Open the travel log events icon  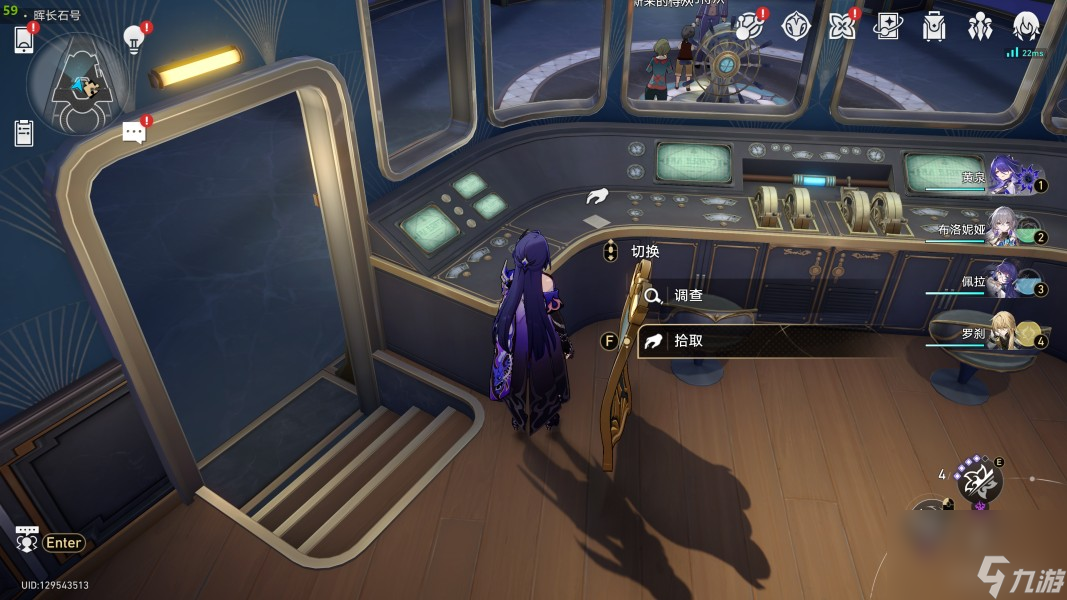tap(748, 26)
